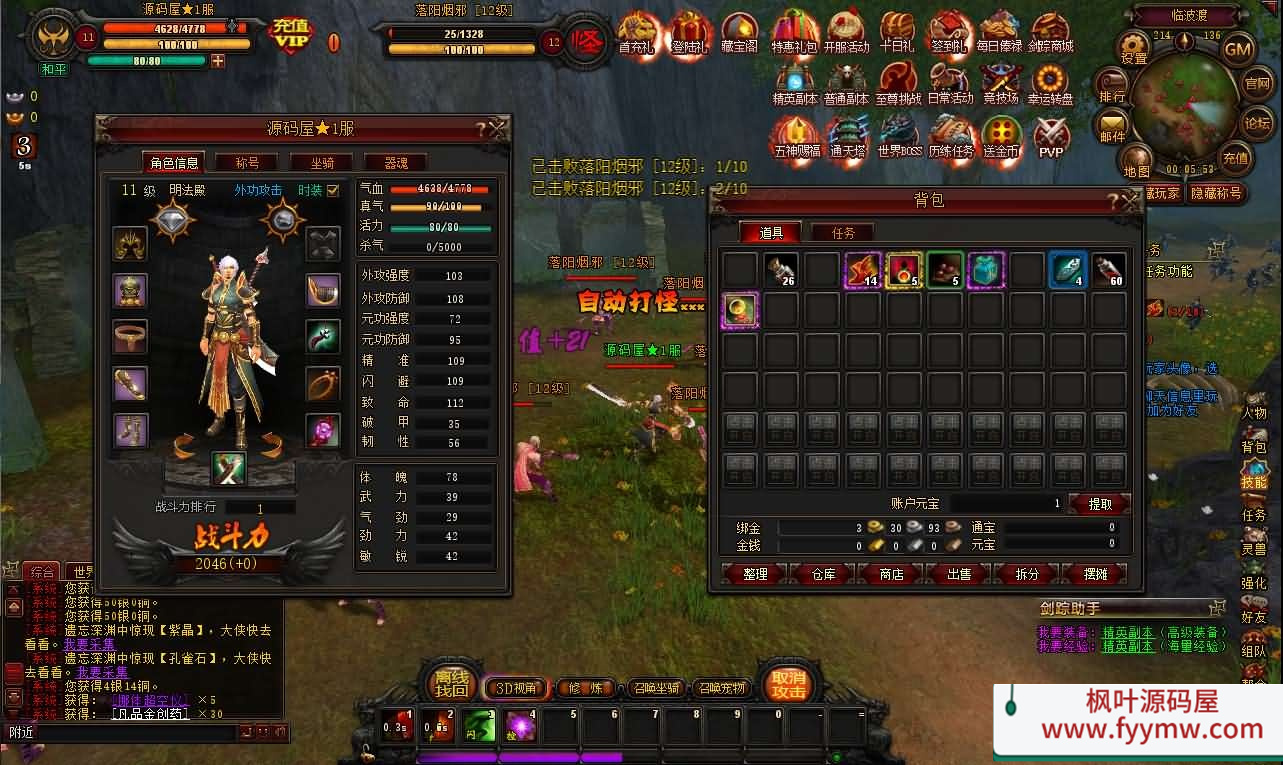This screenshot has height=765, width=1283.
Task: Click the 提取 button beside 账户元宝
Action: point(1098,504)
